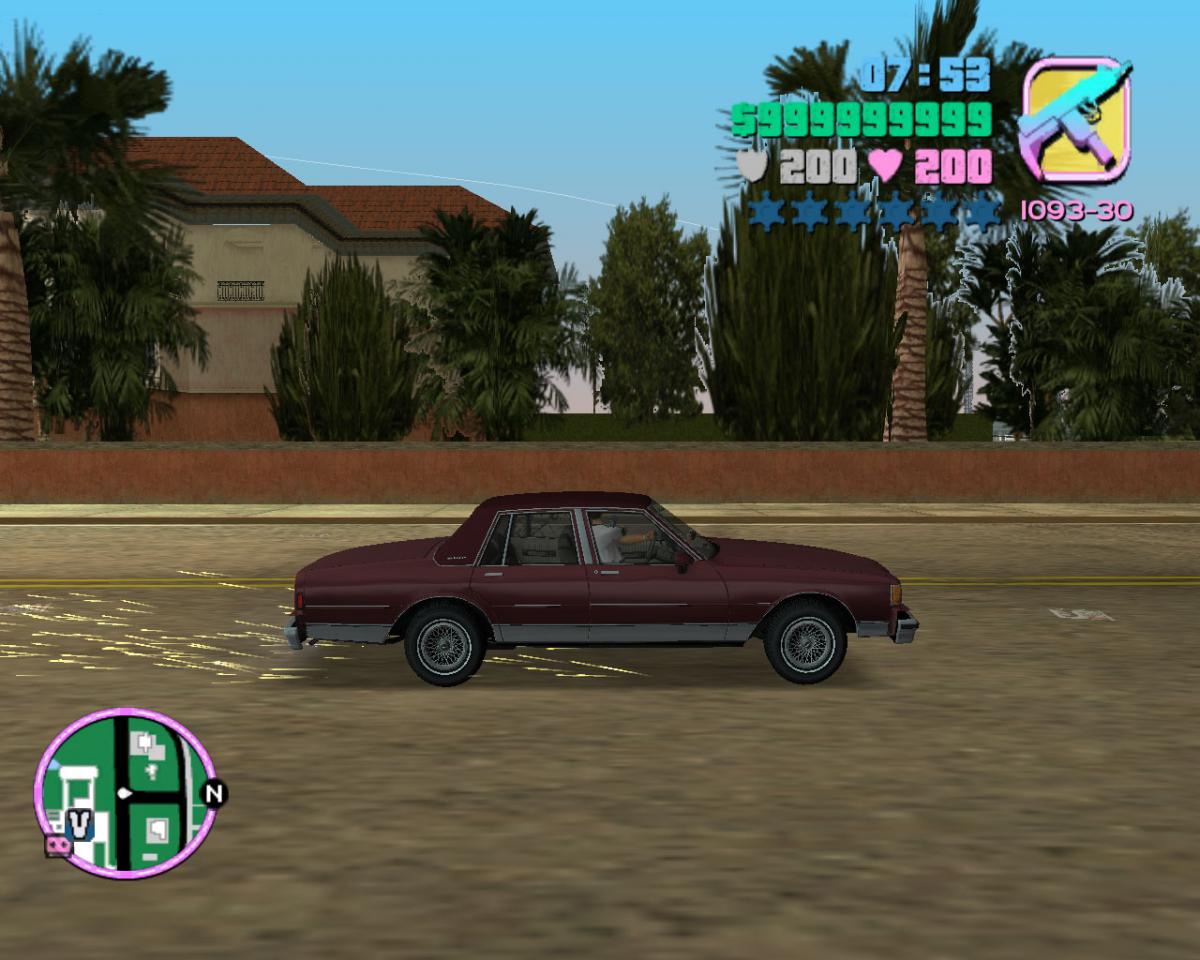Select the submachine gun weapon icon
The width and height of the screenshot is (1200, 960).
point(1075,119)
